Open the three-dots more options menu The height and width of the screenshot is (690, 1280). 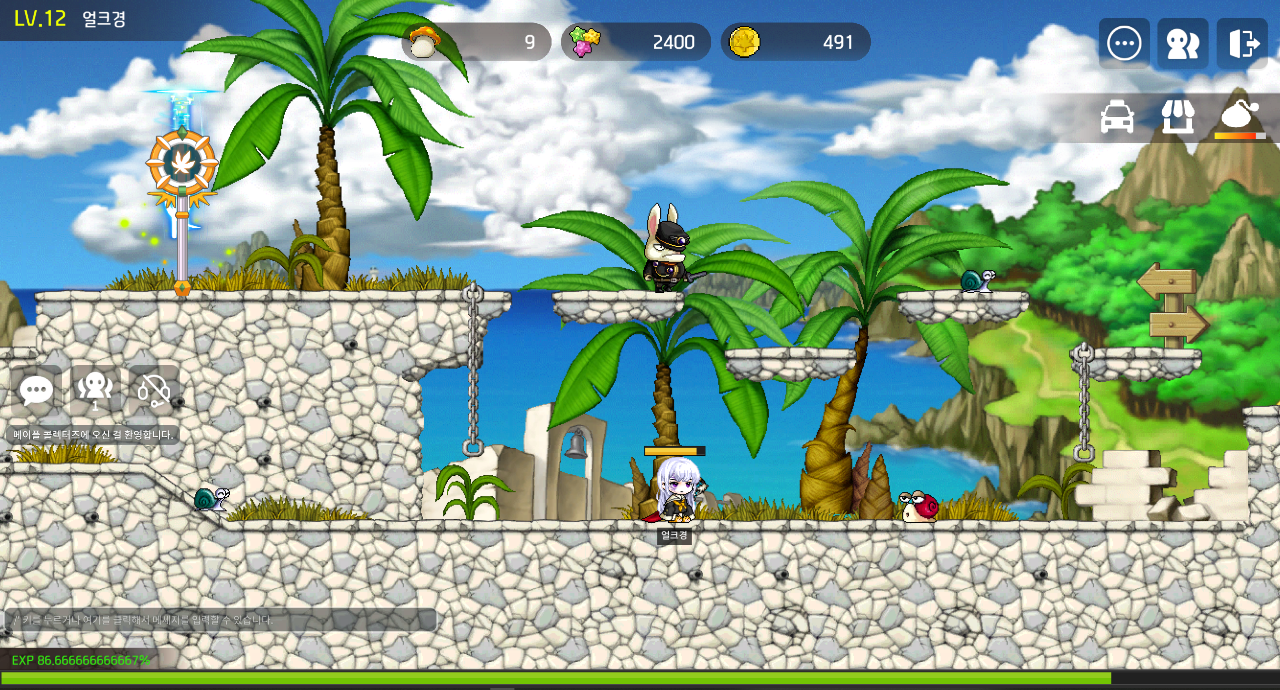pyautogui.click(x=1124, y=43)
